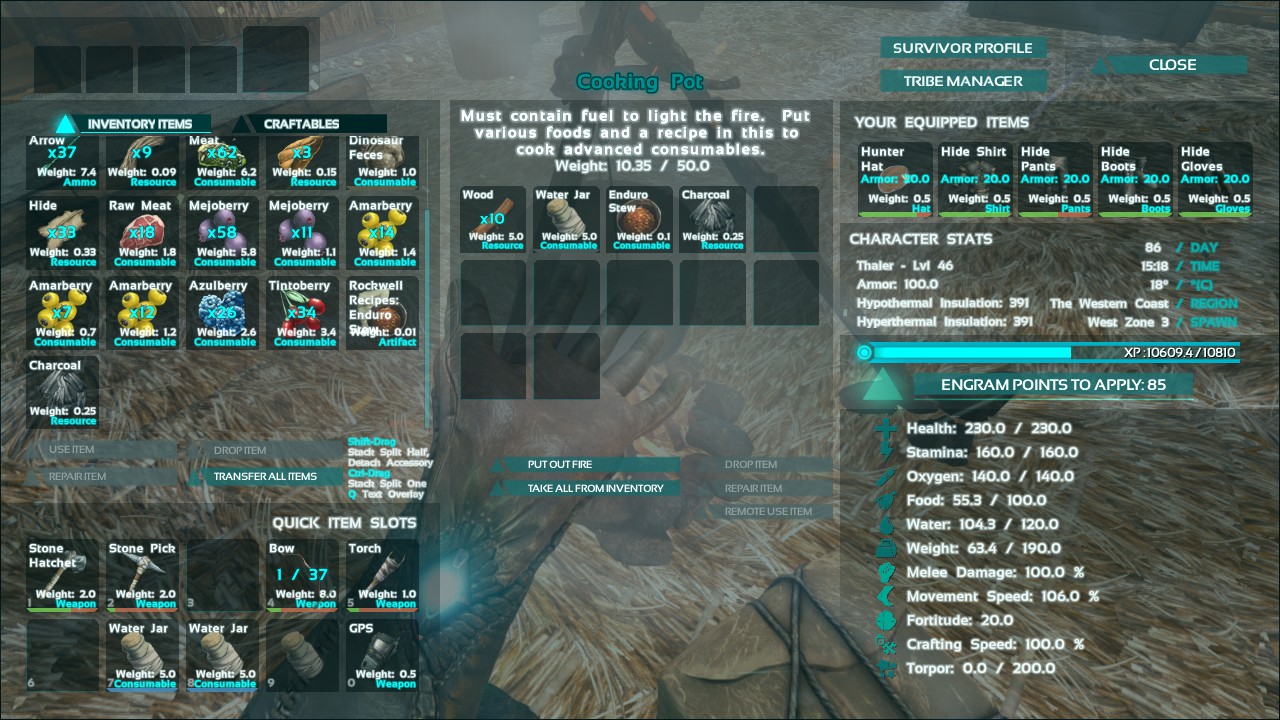This screenshot has height=720, width=1280.
Task: Pick the Wood stack in the cooking pot
Action: coord(493,219)
